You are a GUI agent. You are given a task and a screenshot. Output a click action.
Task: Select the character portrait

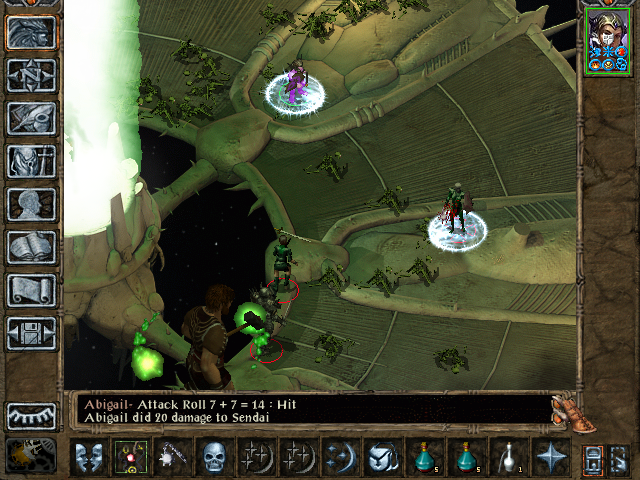tap(606, 40)
